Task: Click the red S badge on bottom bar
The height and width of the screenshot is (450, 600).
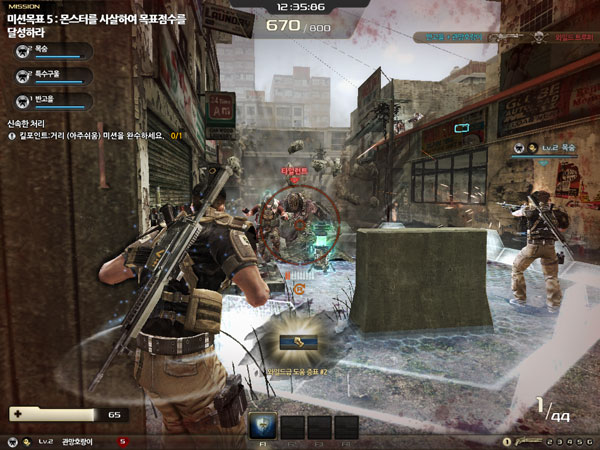Action: pos(123,441)
